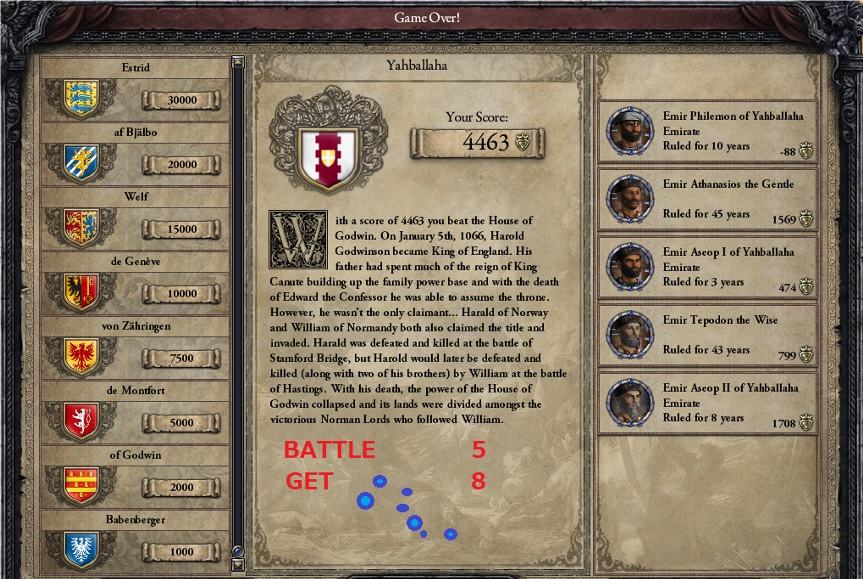Select Emir Philemon of Yahballaha's portrait
863x579 pixels.
tap(631, 130)
